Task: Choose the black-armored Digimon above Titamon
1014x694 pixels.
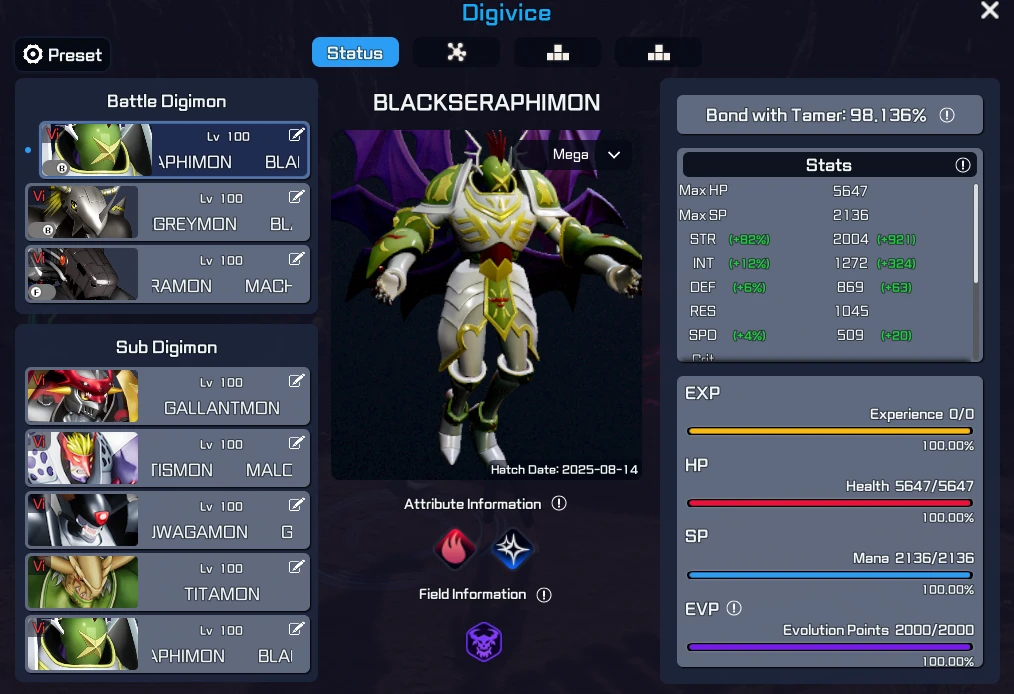Action: [167, 520]
